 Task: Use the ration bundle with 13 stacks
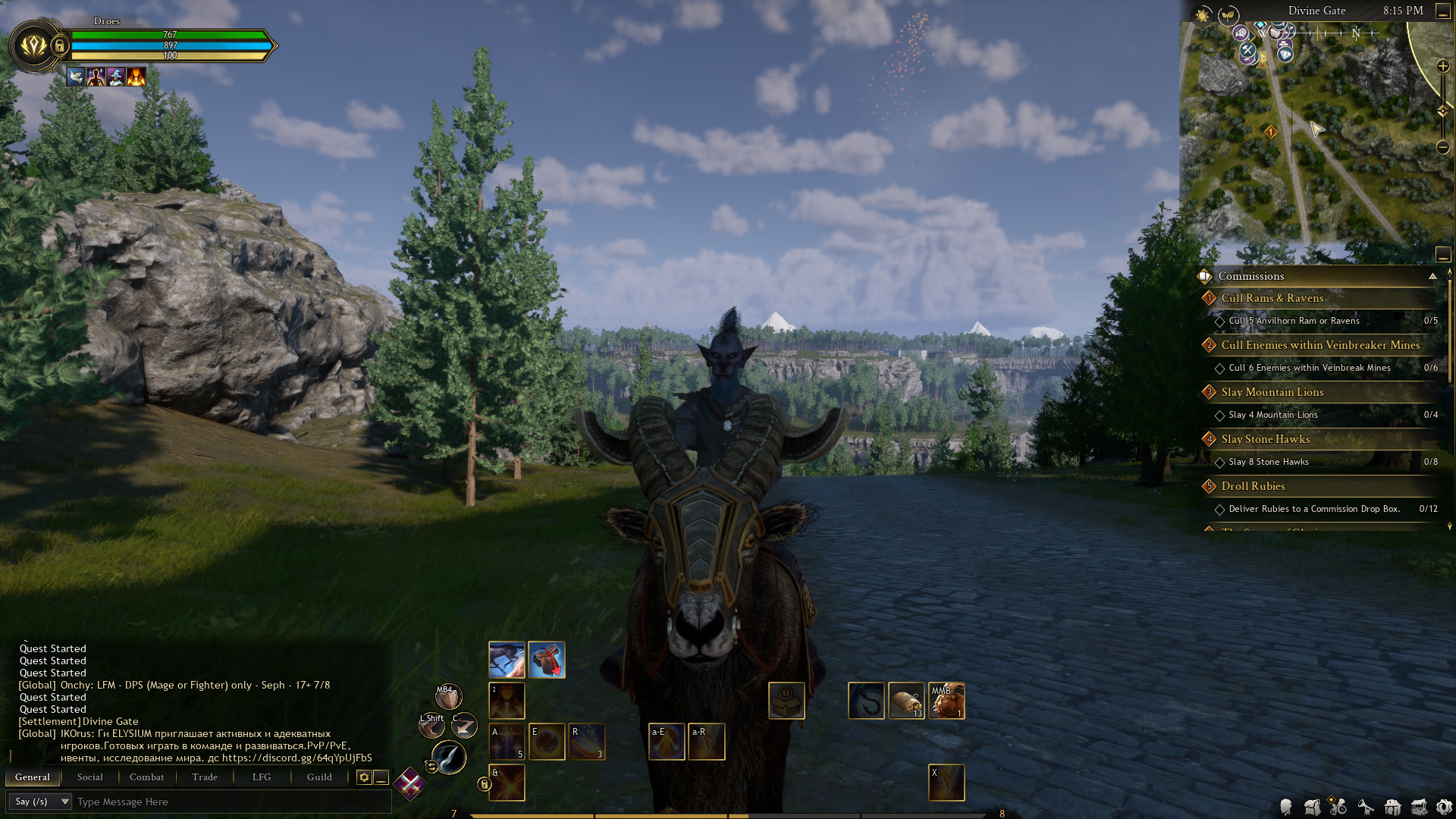coord(906,700)
